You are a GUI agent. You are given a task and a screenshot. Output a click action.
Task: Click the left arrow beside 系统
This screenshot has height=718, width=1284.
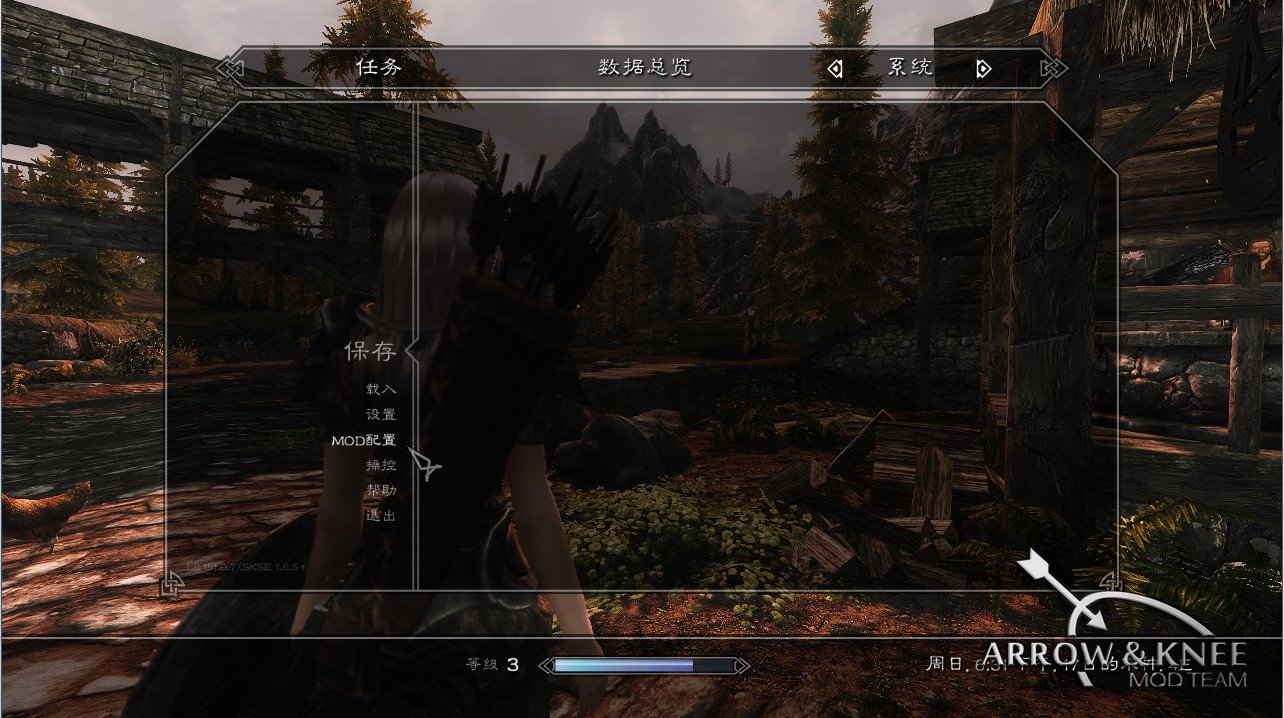coord(835,69)
